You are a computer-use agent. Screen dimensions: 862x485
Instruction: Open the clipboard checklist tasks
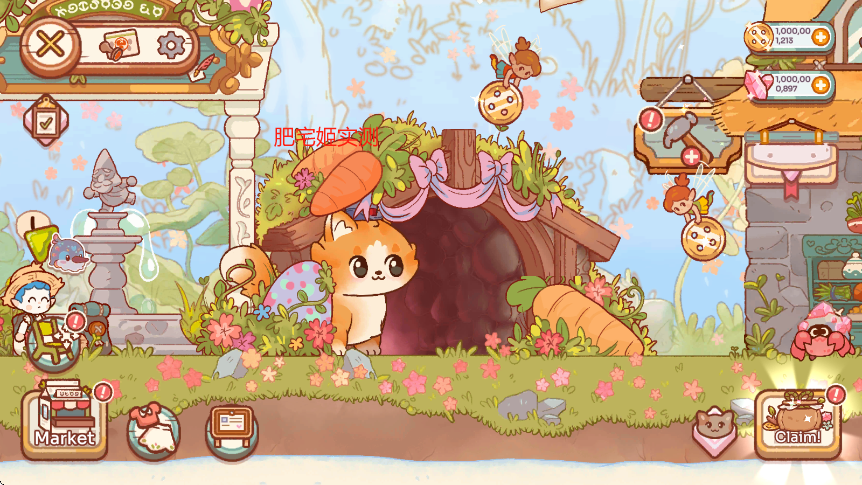[45, 121]
